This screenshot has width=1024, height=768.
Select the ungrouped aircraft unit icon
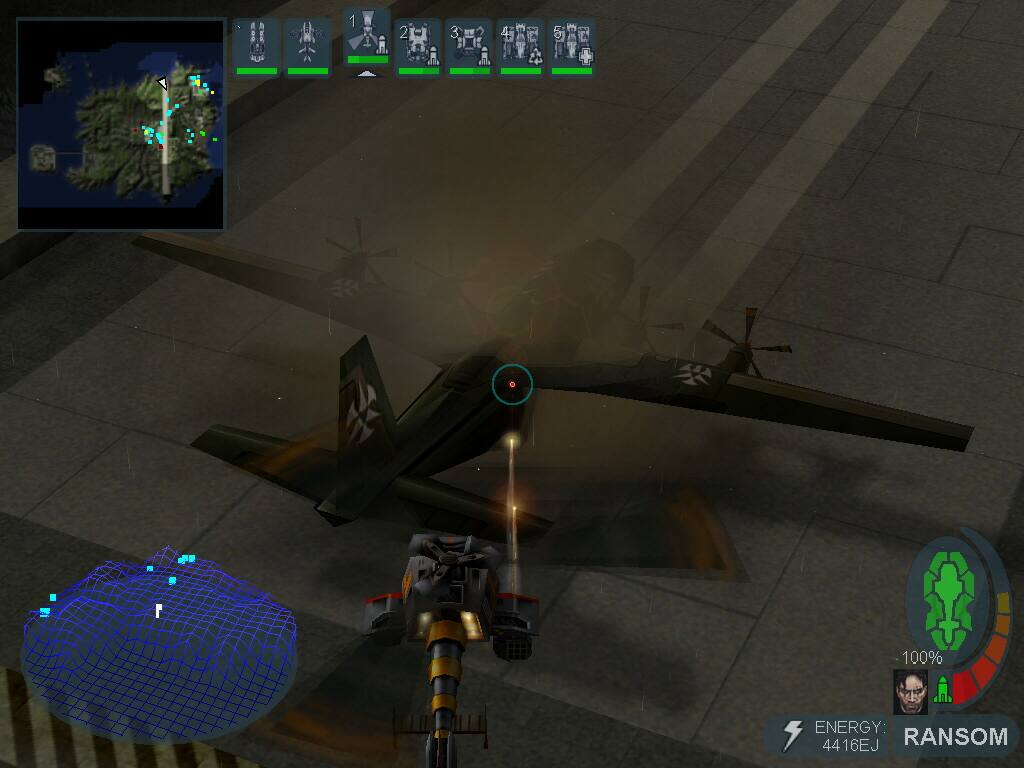(307, 44)
